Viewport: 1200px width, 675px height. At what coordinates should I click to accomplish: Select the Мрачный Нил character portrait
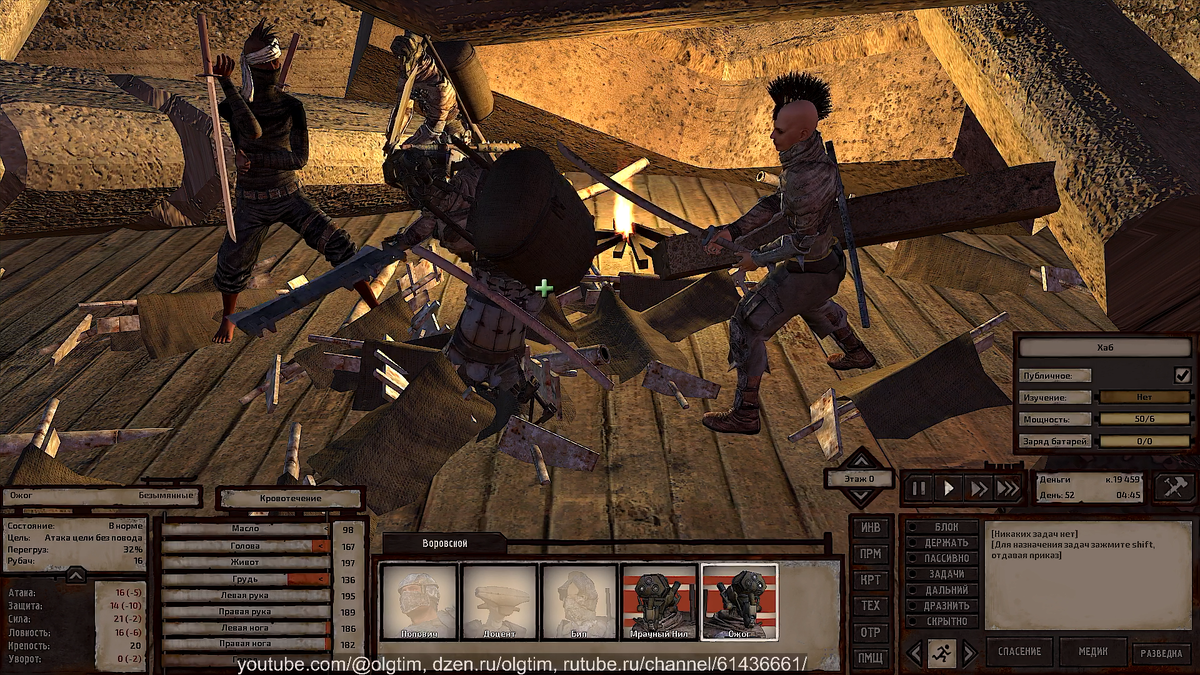coord(659,601)
